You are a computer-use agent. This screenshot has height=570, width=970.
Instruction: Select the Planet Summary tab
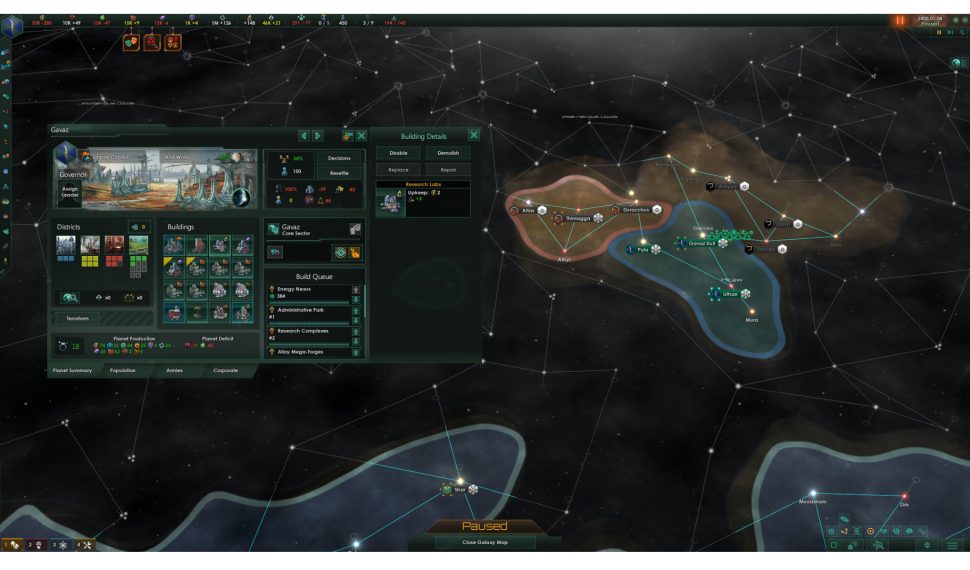point(72,370)
